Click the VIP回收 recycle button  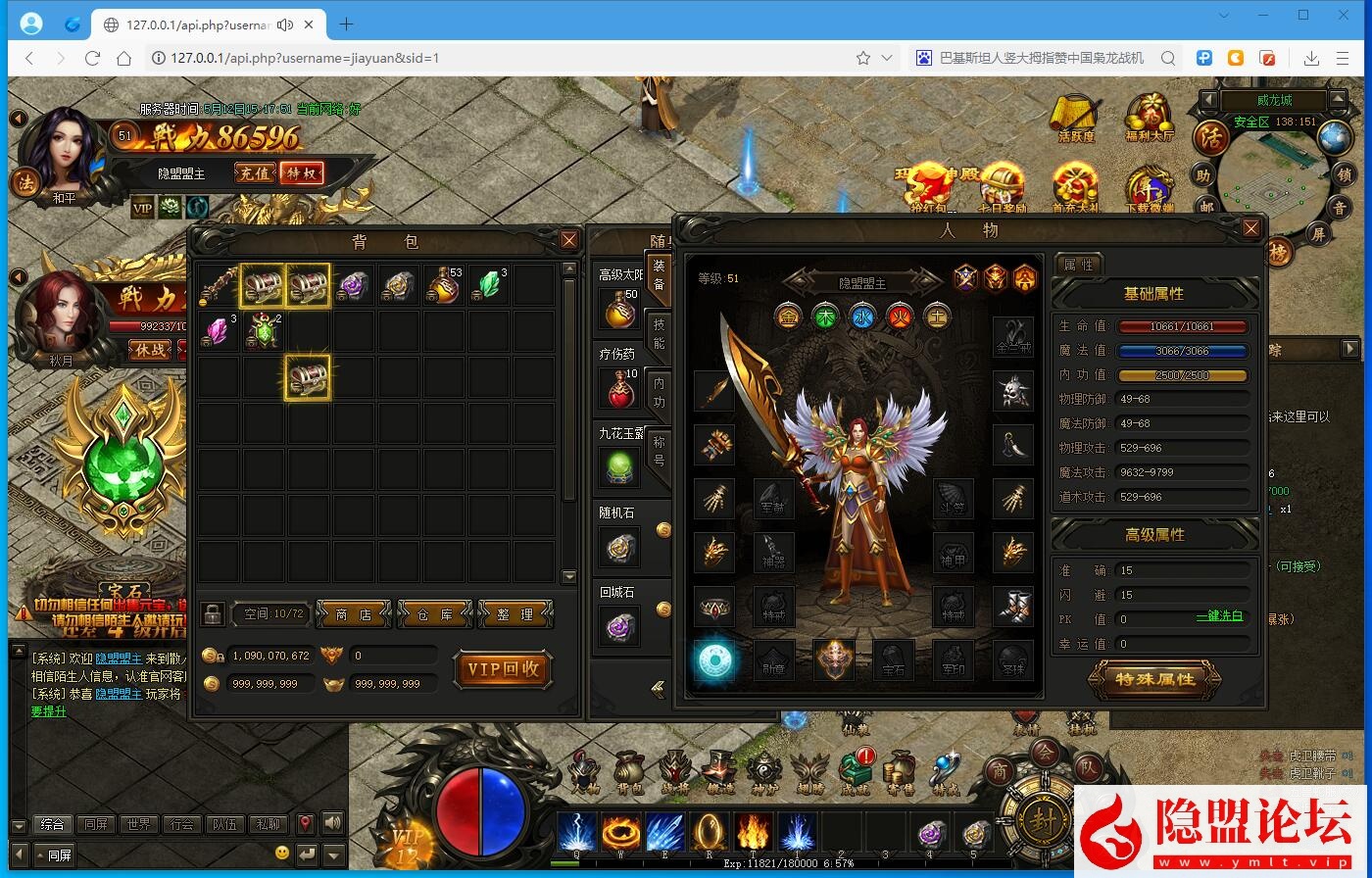[503, 669]
